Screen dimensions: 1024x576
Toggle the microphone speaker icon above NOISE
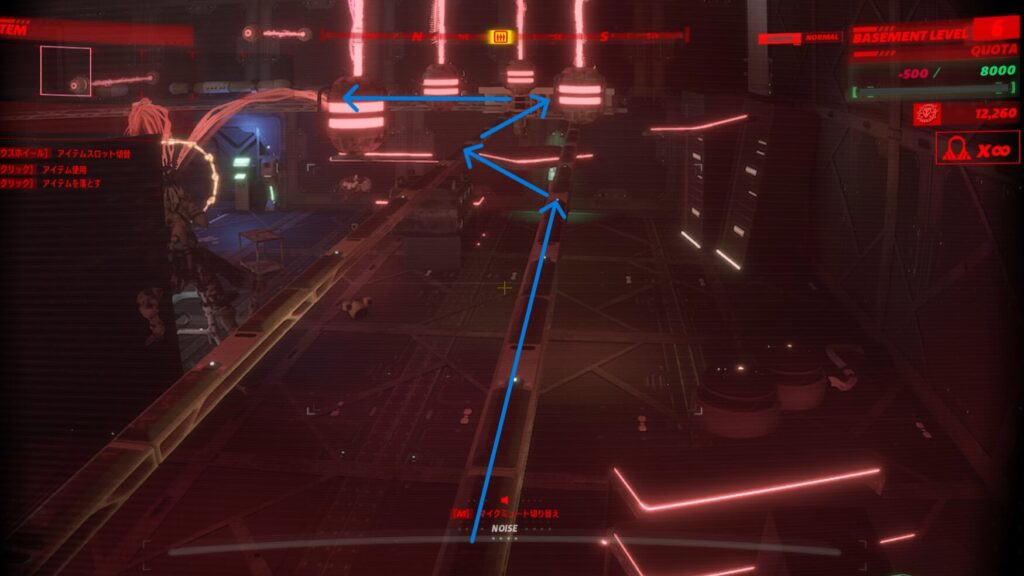[x=505, y=500]
